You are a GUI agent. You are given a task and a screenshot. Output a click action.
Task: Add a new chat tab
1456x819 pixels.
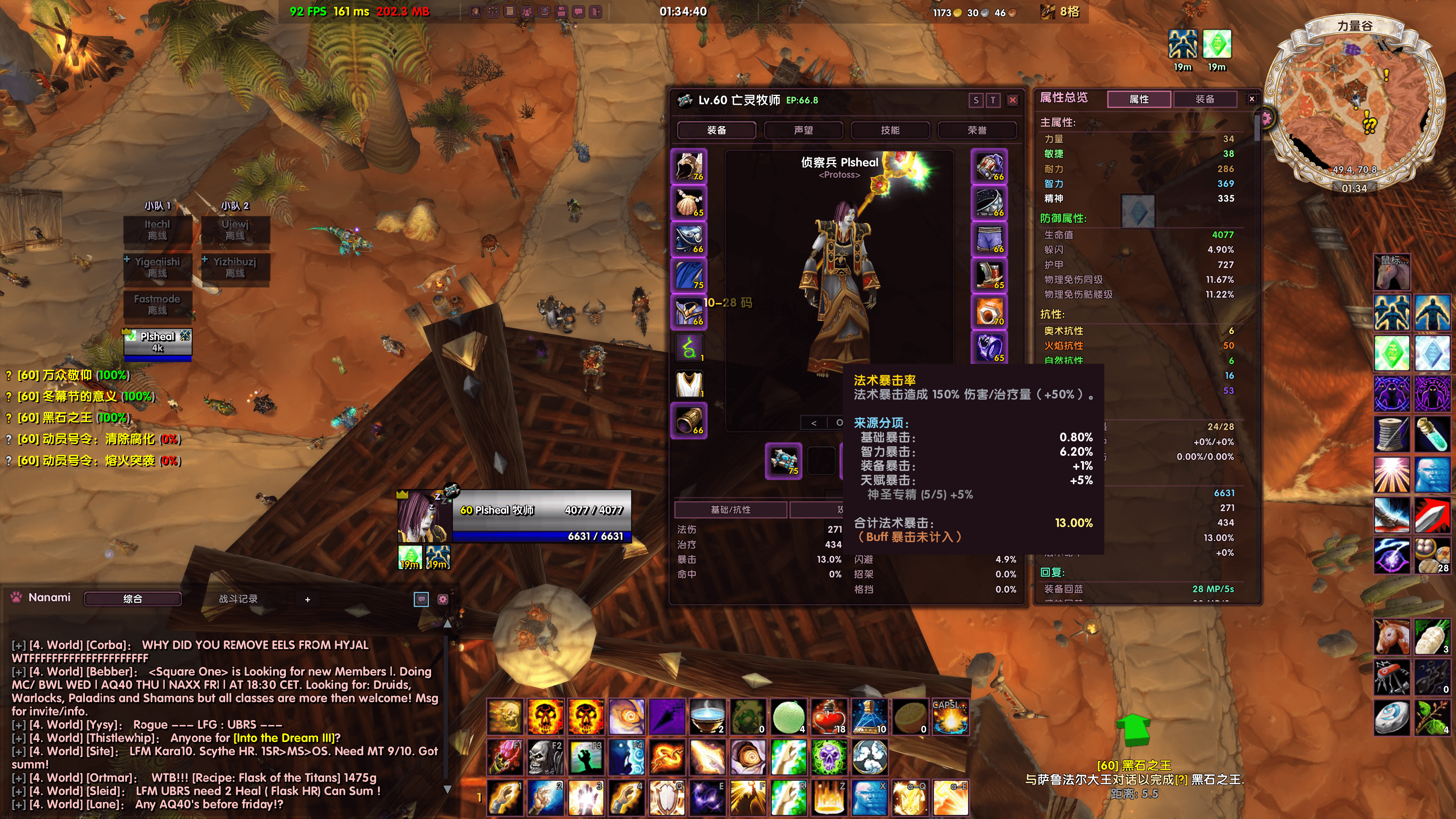[308, 599]
